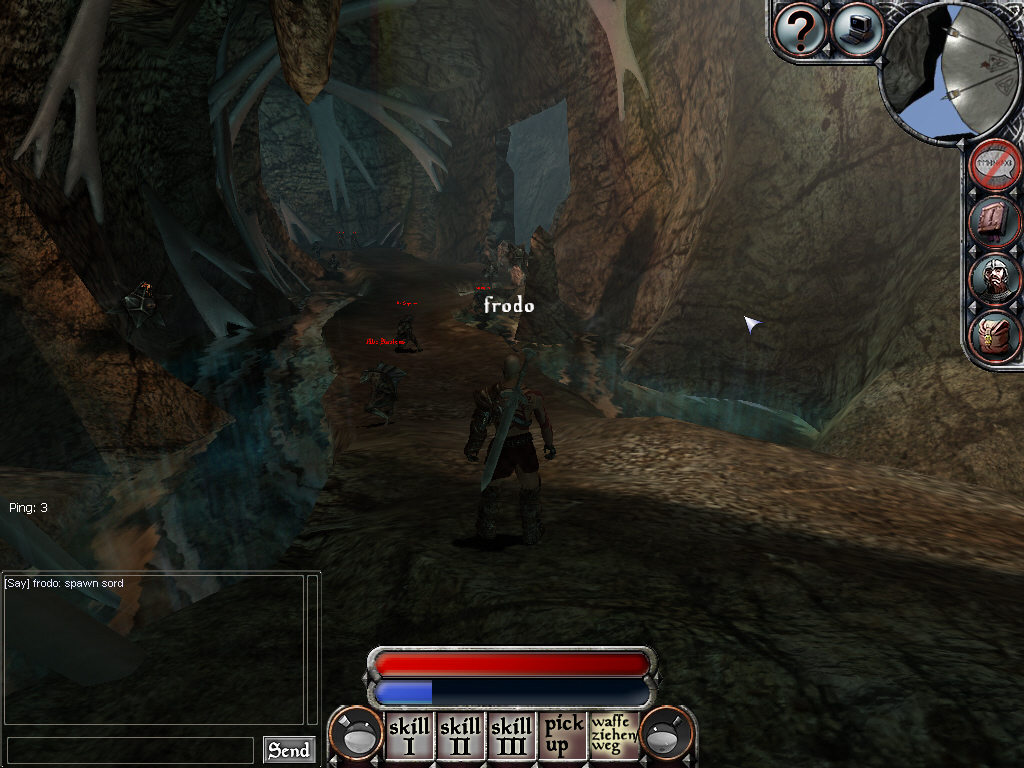Screen dimensions: 1024x768
Task: Click the pick up button
Action: click(562, 736)
